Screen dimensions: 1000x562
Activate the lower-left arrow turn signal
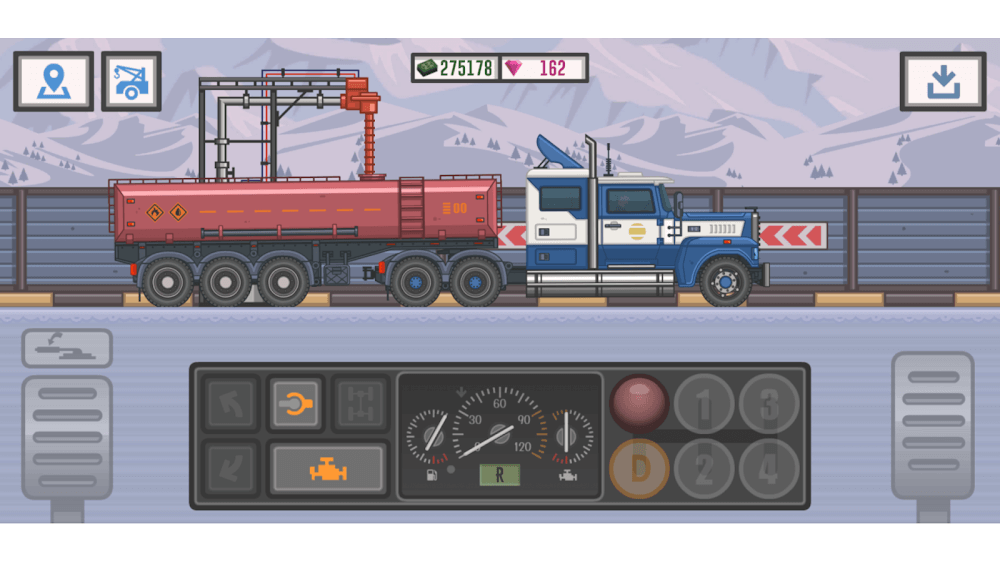[232, 468]
